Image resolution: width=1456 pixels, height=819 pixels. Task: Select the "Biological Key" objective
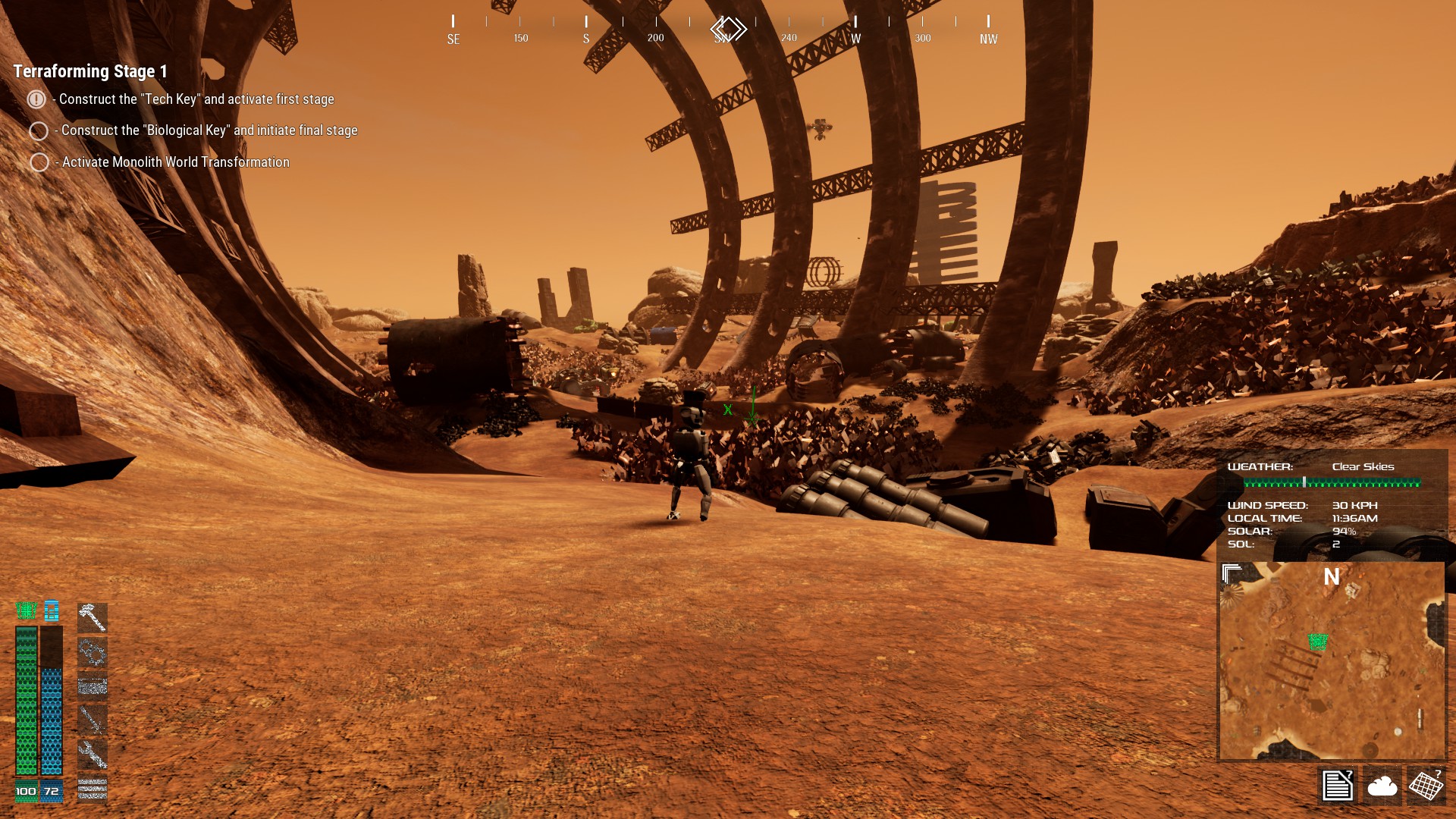click(x=209, y=130)
